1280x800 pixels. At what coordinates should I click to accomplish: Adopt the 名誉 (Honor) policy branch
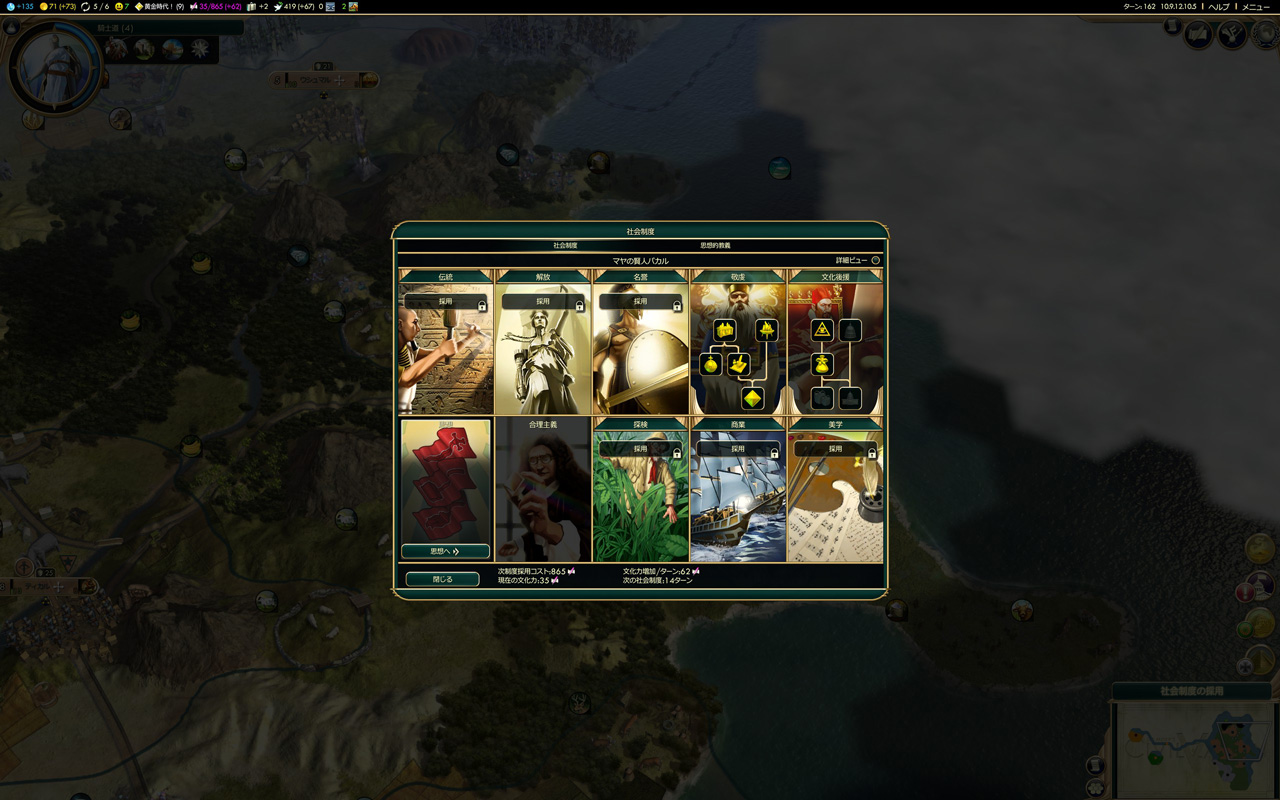[x=640, y=301]
